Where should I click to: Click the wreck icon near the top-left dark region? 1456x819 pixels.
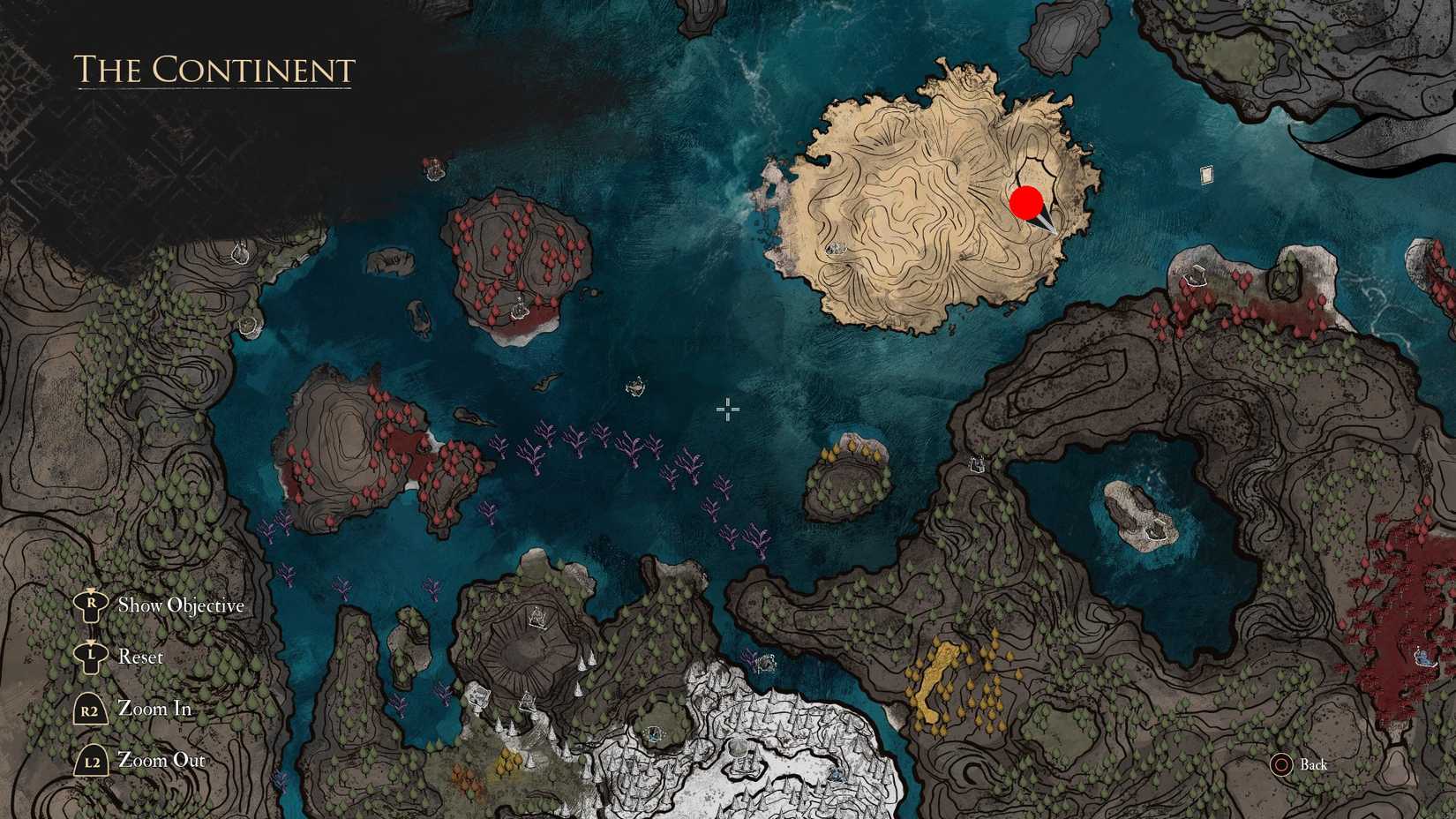[x=434, y=168]
